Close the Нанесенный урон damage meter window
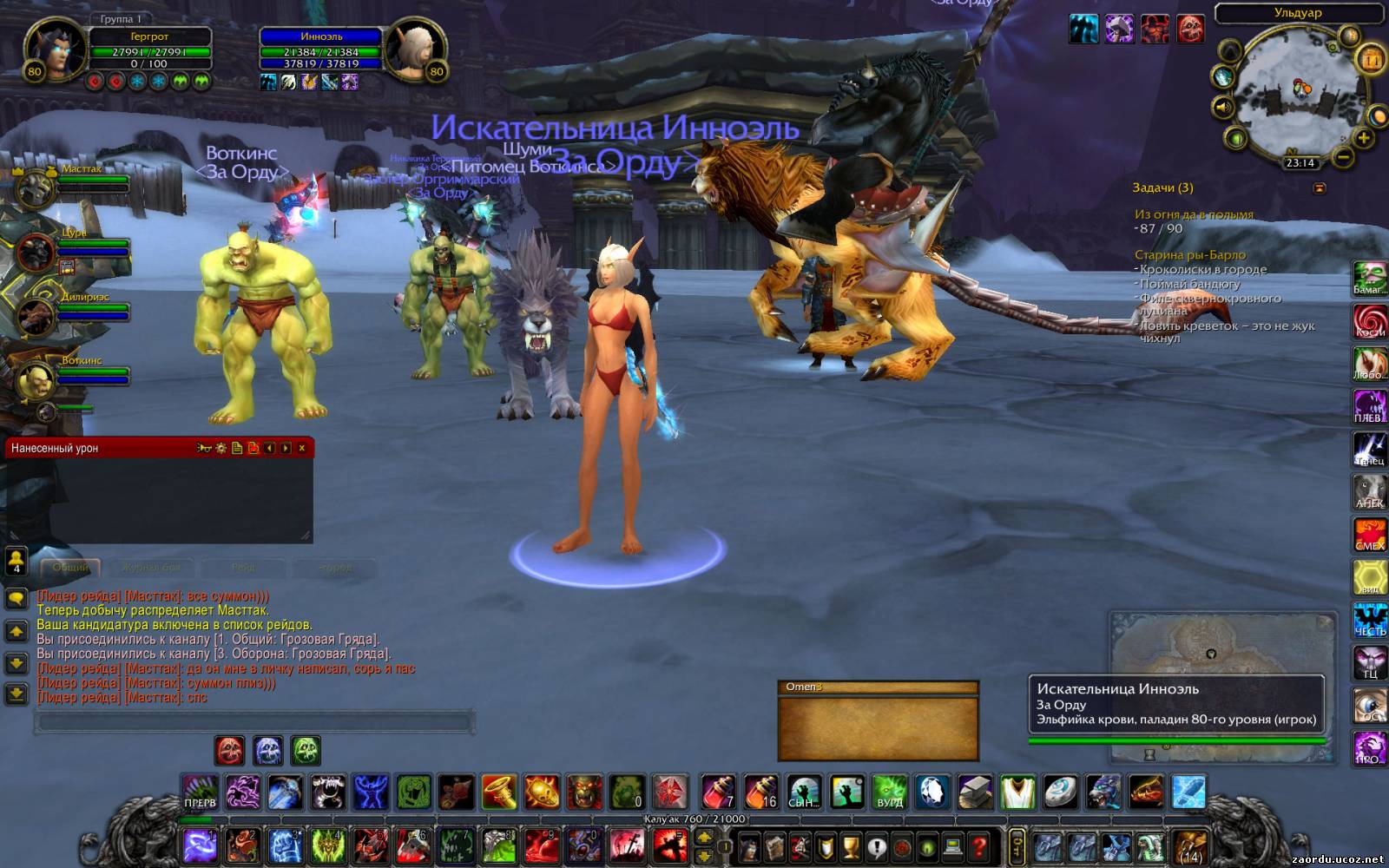This screenshot has height=868, width=1389. [302, 448]
